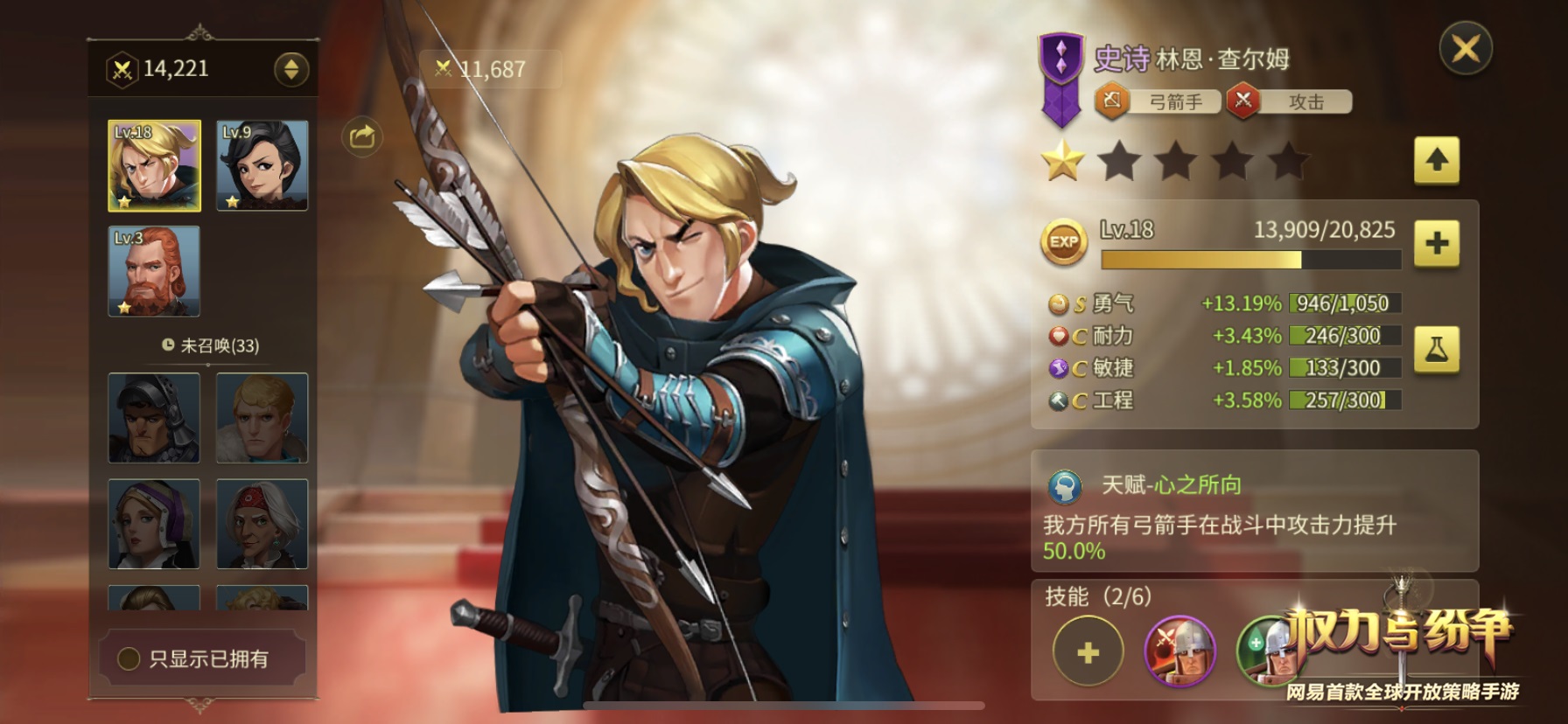This screenshot has height=724, width=1568.
Task: Pick the unsummoned armored helmet hero
Action: click(154, 418)
